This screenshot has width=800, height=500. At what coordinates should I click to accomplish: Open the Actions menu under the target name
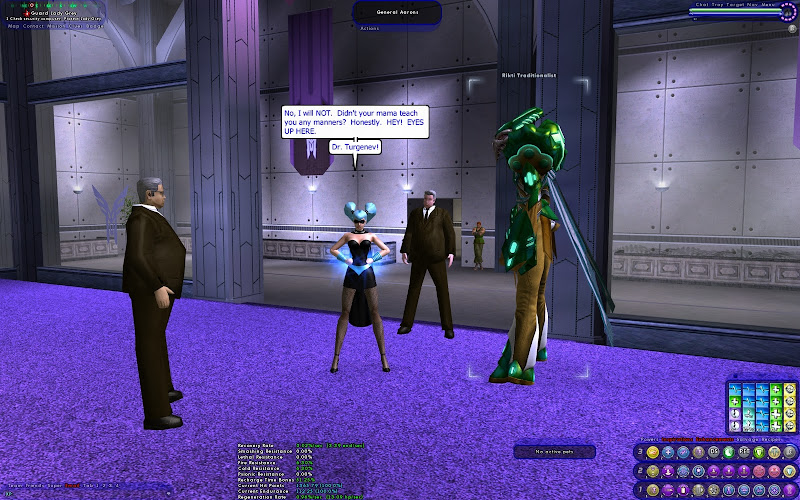(370, 28)
